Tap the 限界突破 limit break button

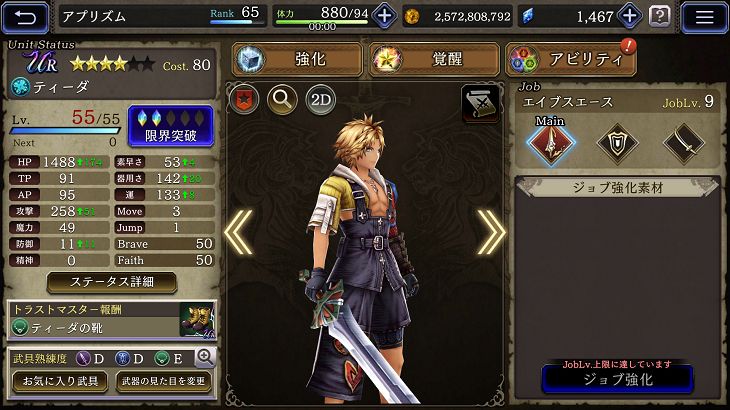coord(171,126)
